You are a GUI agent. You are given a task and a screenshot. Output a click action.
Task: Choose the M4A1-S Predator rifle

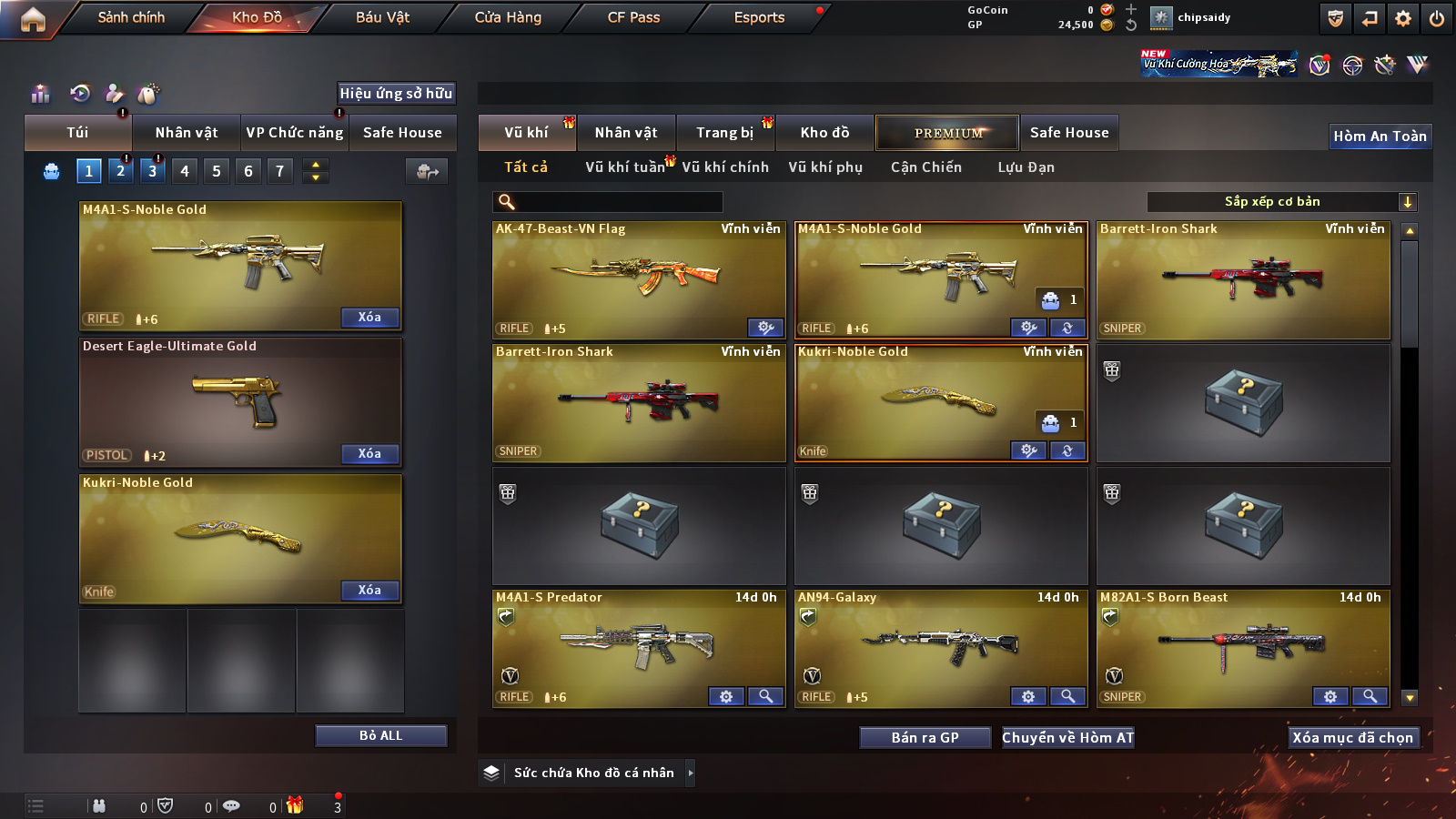point(638,648)
